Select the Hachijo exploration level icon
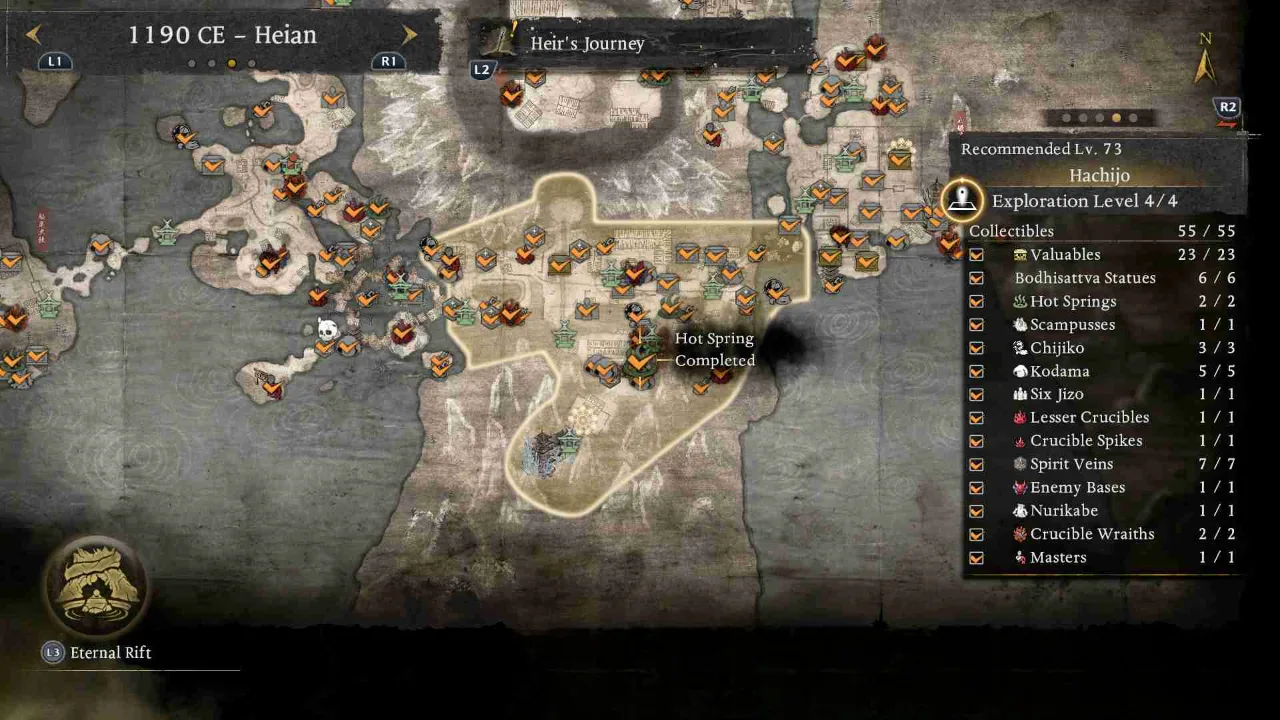 point(962,200)
